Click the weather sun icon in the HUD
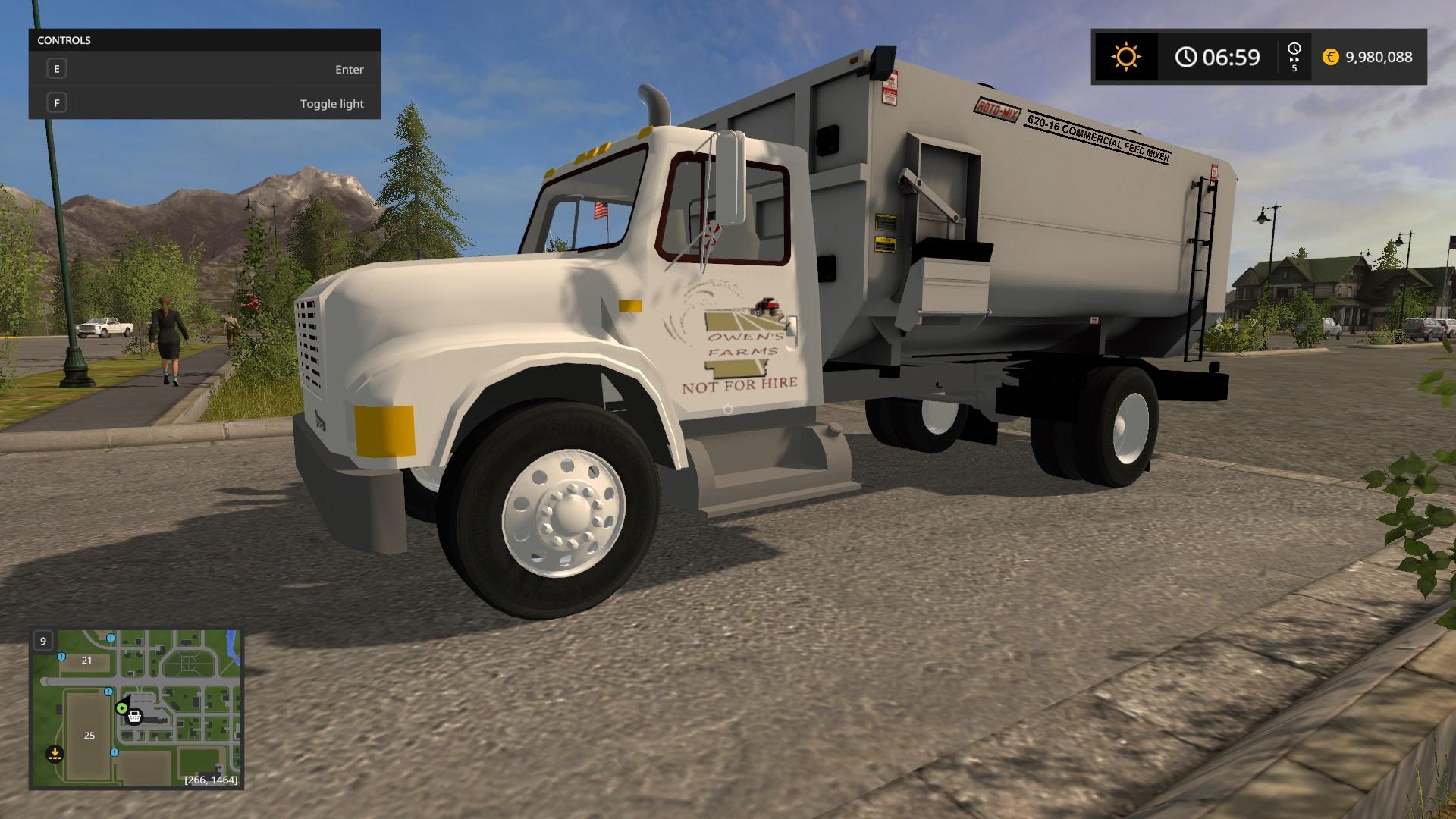The width and height of the screenshot is (1456, 819). click(1126, 55)
